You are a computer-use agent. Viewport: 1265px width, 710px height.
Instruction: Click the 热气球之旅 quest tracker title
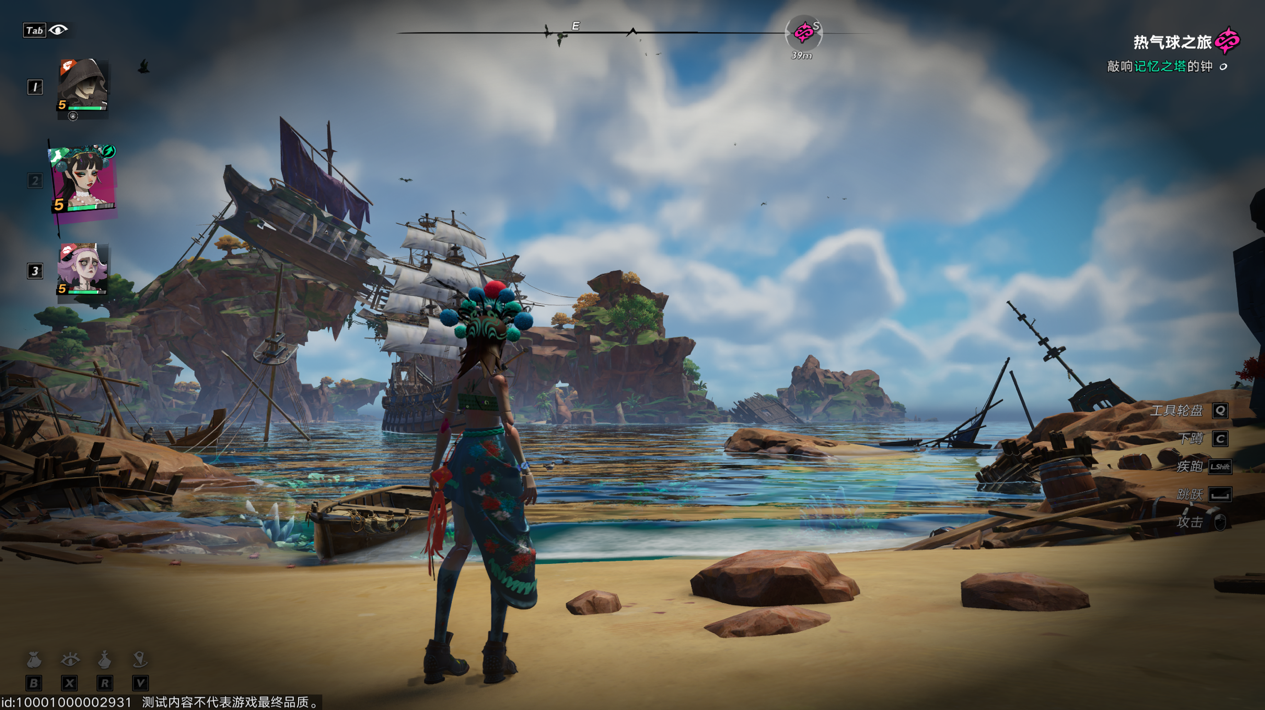coord(1172,42)
